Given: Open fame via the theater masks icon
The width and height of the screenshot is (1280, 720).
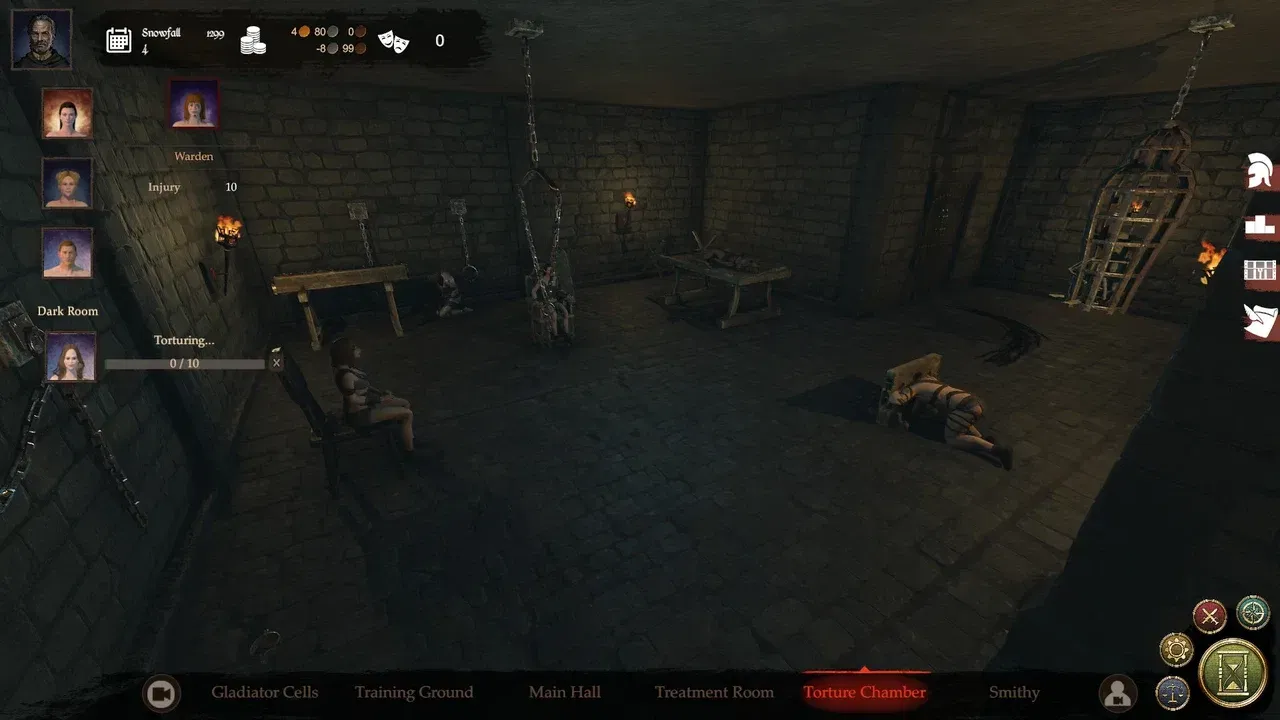Looking at the screenshot, I should (391, 41).
